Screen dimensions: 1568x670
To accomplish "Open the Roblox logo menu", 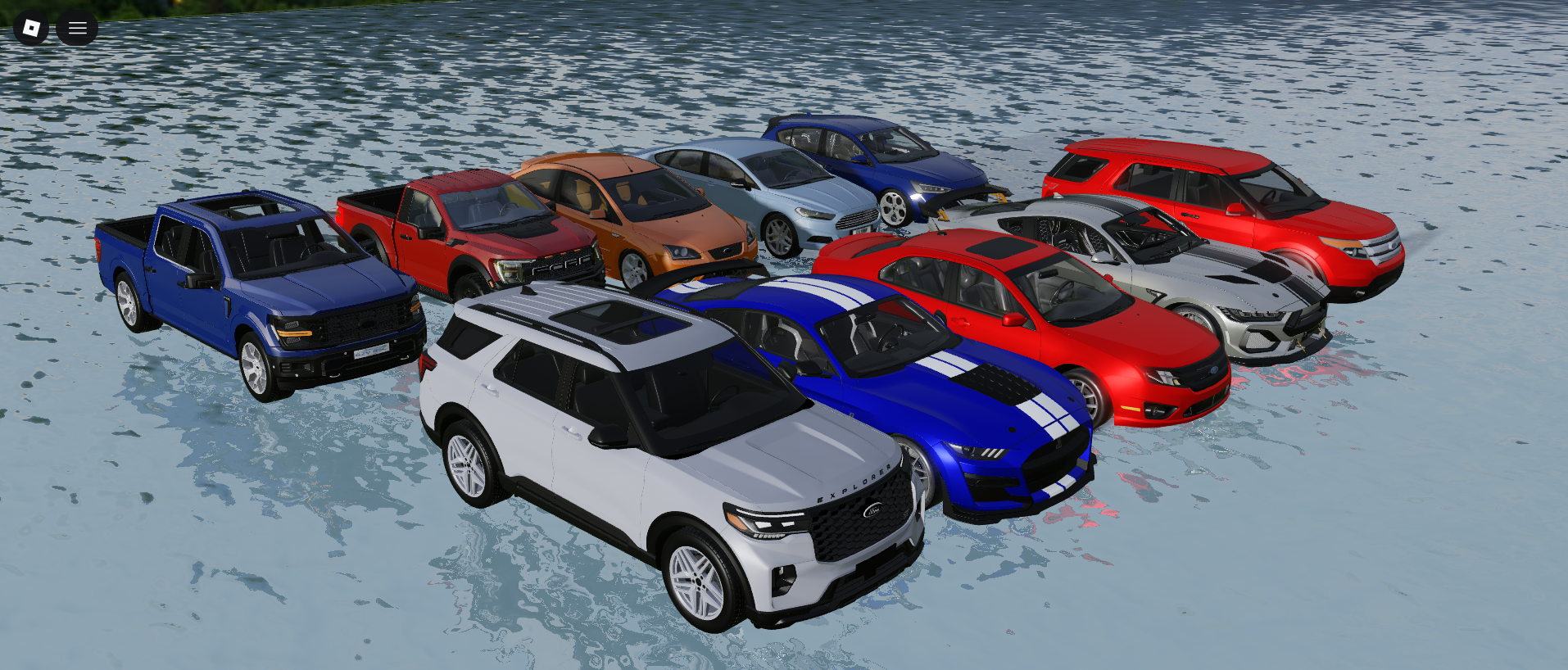I will point(31,29).
